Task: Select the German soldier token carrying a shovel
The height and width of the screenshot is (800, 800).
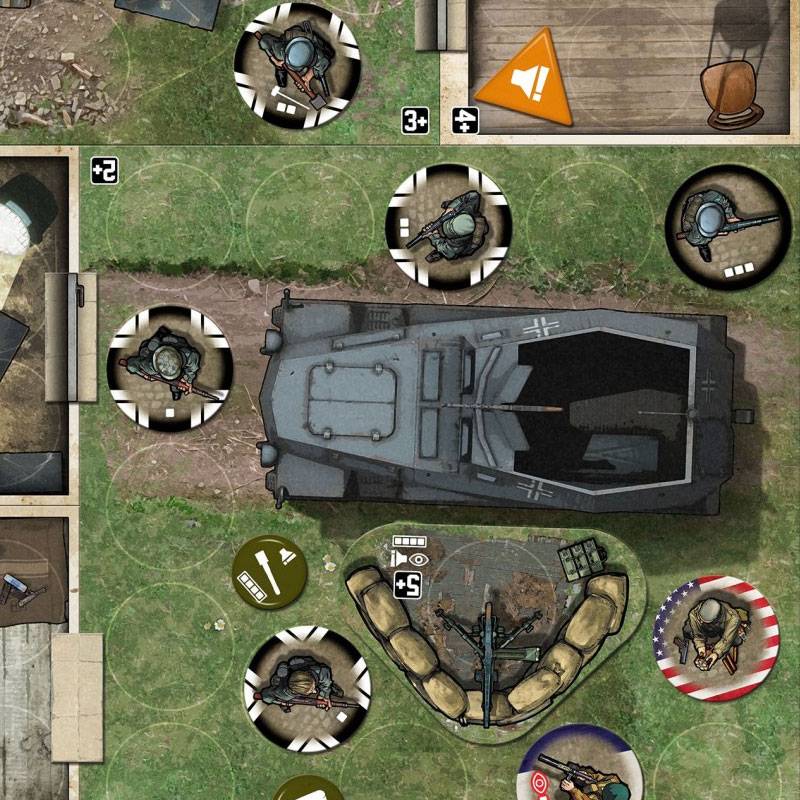Action: (x=297, y=66)
